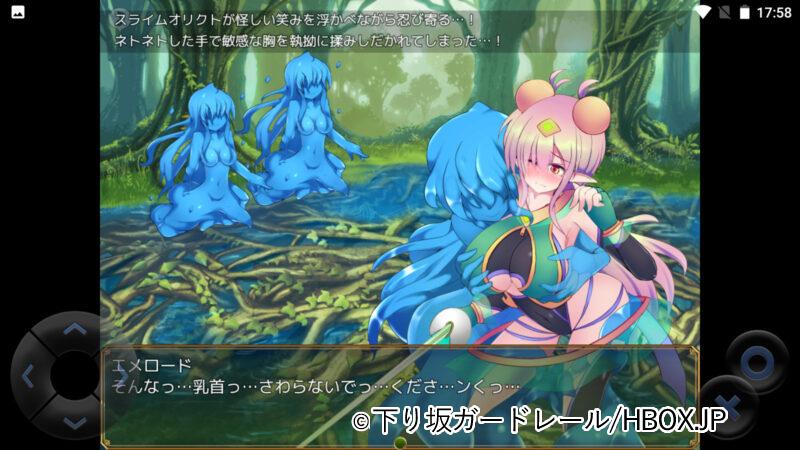The height and width of the screenshot is (450, 800).
Task: Tap the D-pad down arrow
Action: point(74,424)
